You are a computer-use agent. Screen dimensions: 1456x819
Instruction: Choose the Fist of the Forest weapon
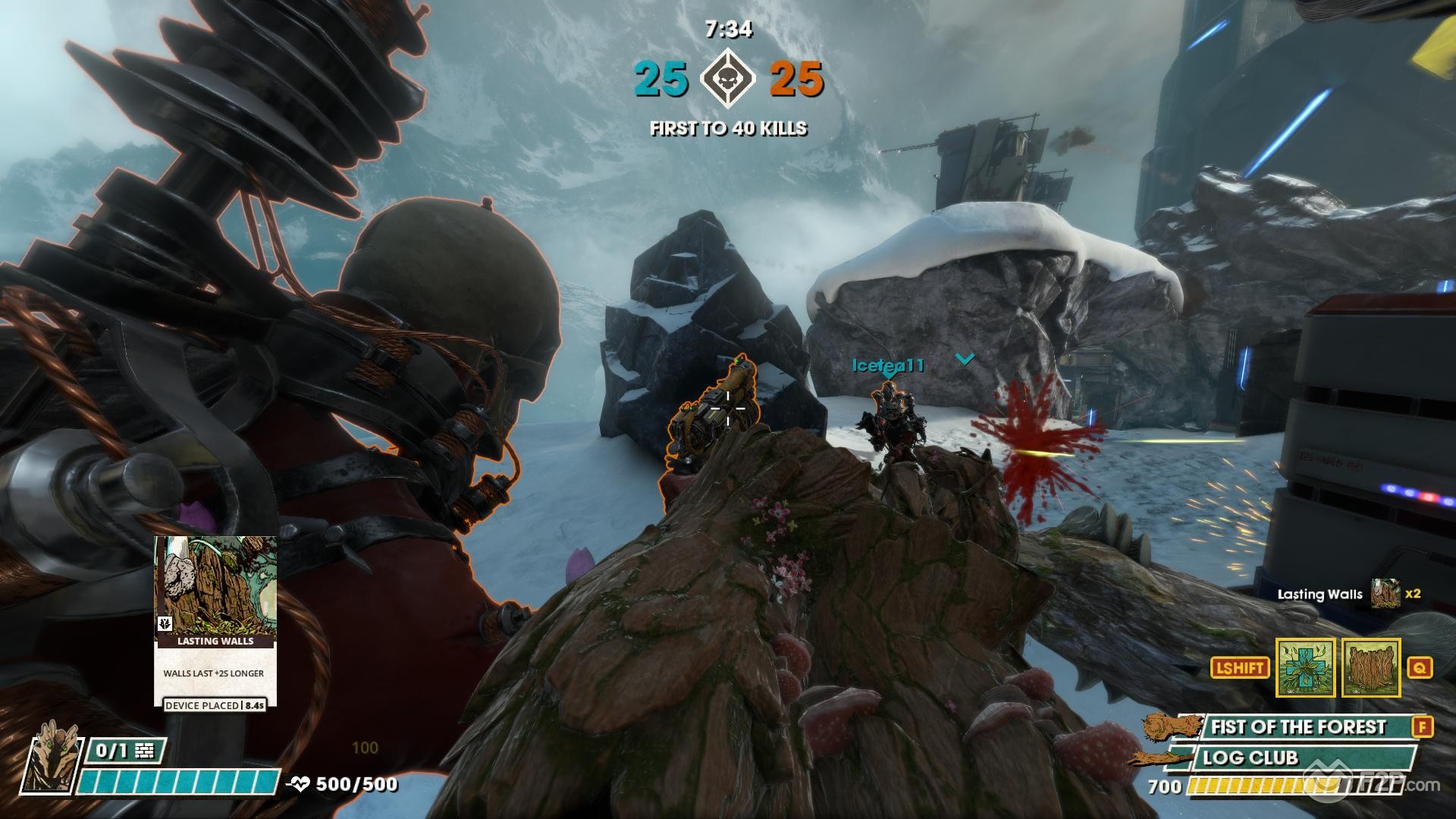pyautogui.click(x=1298, y=727)
